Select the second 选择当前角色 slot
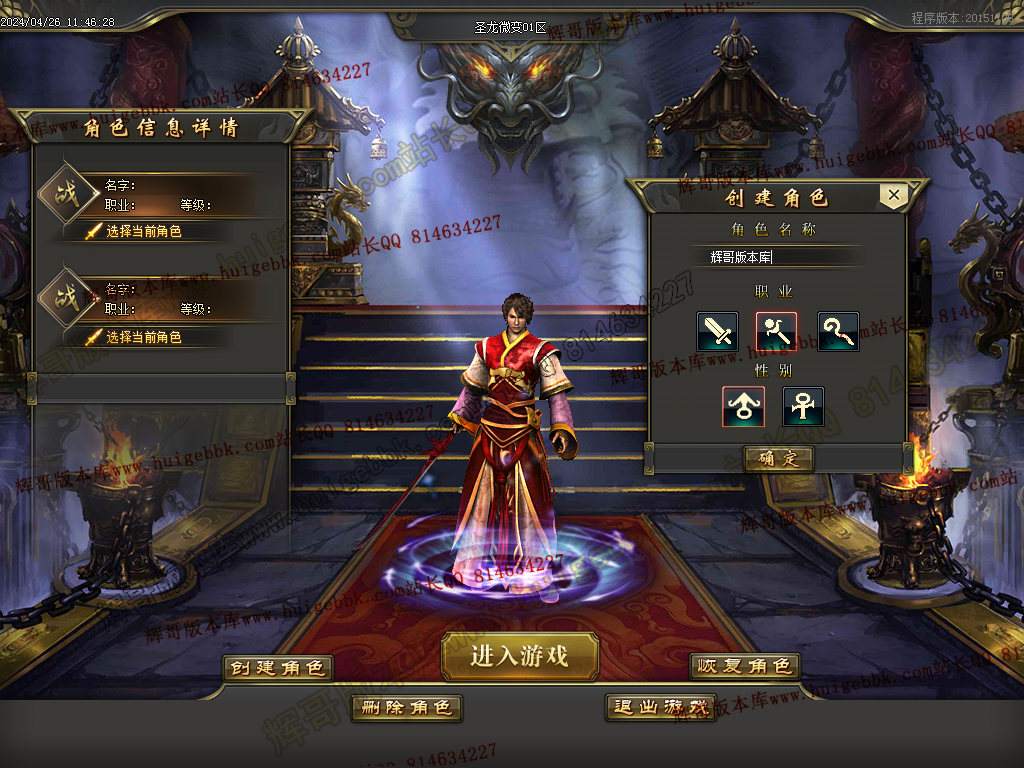Viewport: 1024px width, 768px height. [x=144, y=337]
